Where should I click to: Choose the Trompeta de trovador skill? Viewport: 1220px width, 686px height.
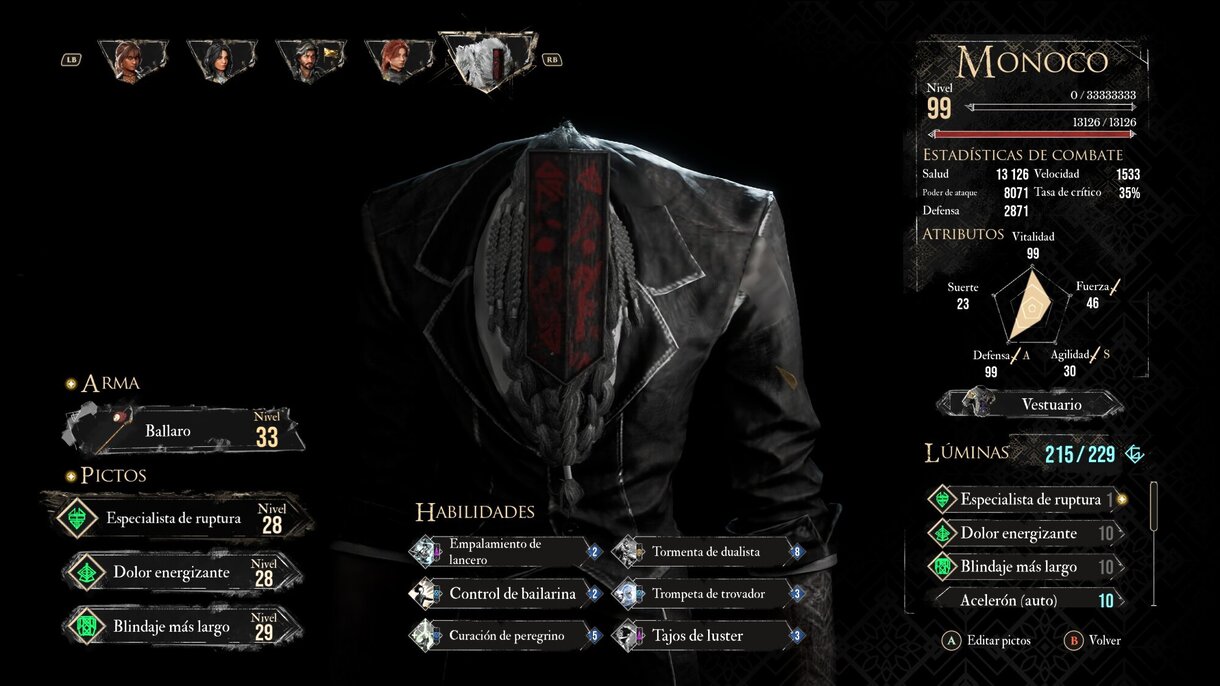coord(708,594)
